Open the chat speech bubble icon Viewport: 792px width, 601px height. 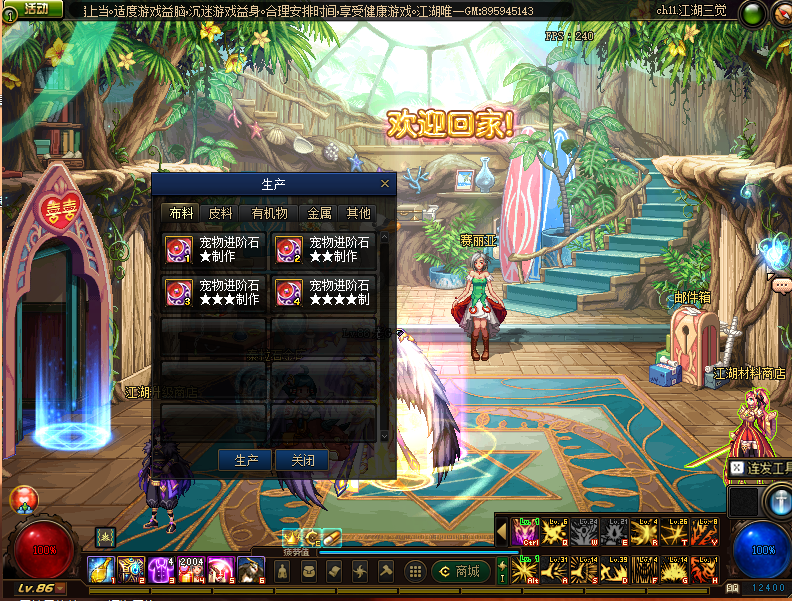pyautogui.click(x=780, y=285)
